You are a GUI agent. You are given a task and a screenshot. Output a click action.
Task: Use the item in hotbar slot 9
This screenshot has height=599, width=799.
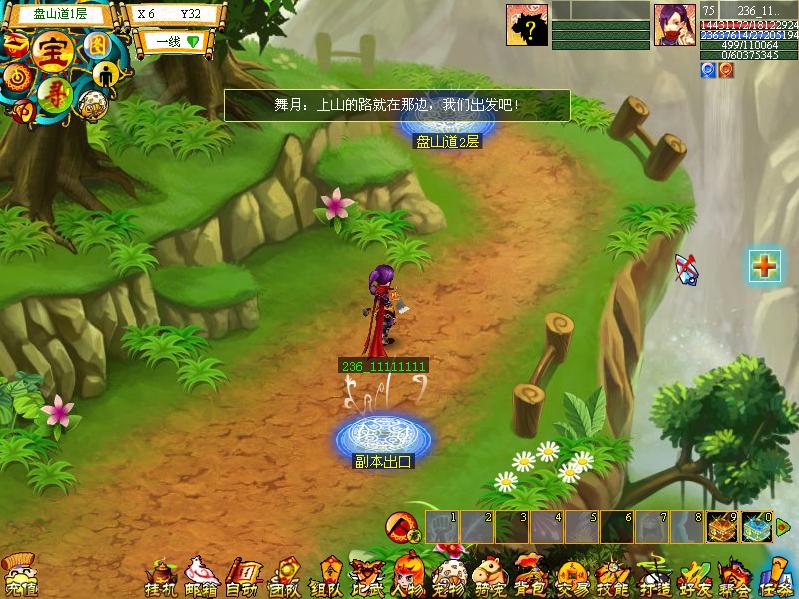point(722,527)
